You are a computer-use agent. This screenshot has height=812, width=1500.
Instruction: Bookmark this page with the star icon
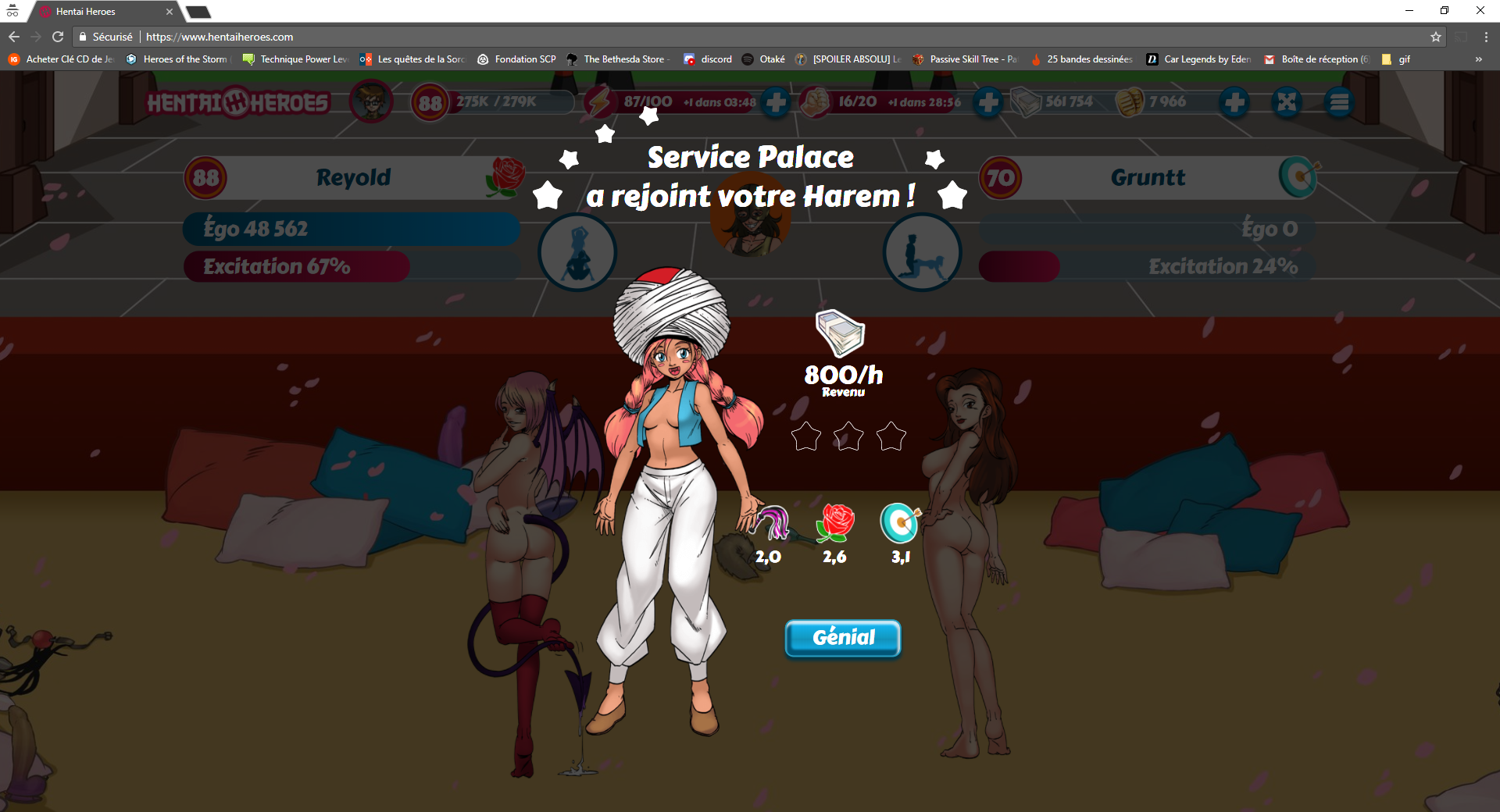[x=1435, y=37]
